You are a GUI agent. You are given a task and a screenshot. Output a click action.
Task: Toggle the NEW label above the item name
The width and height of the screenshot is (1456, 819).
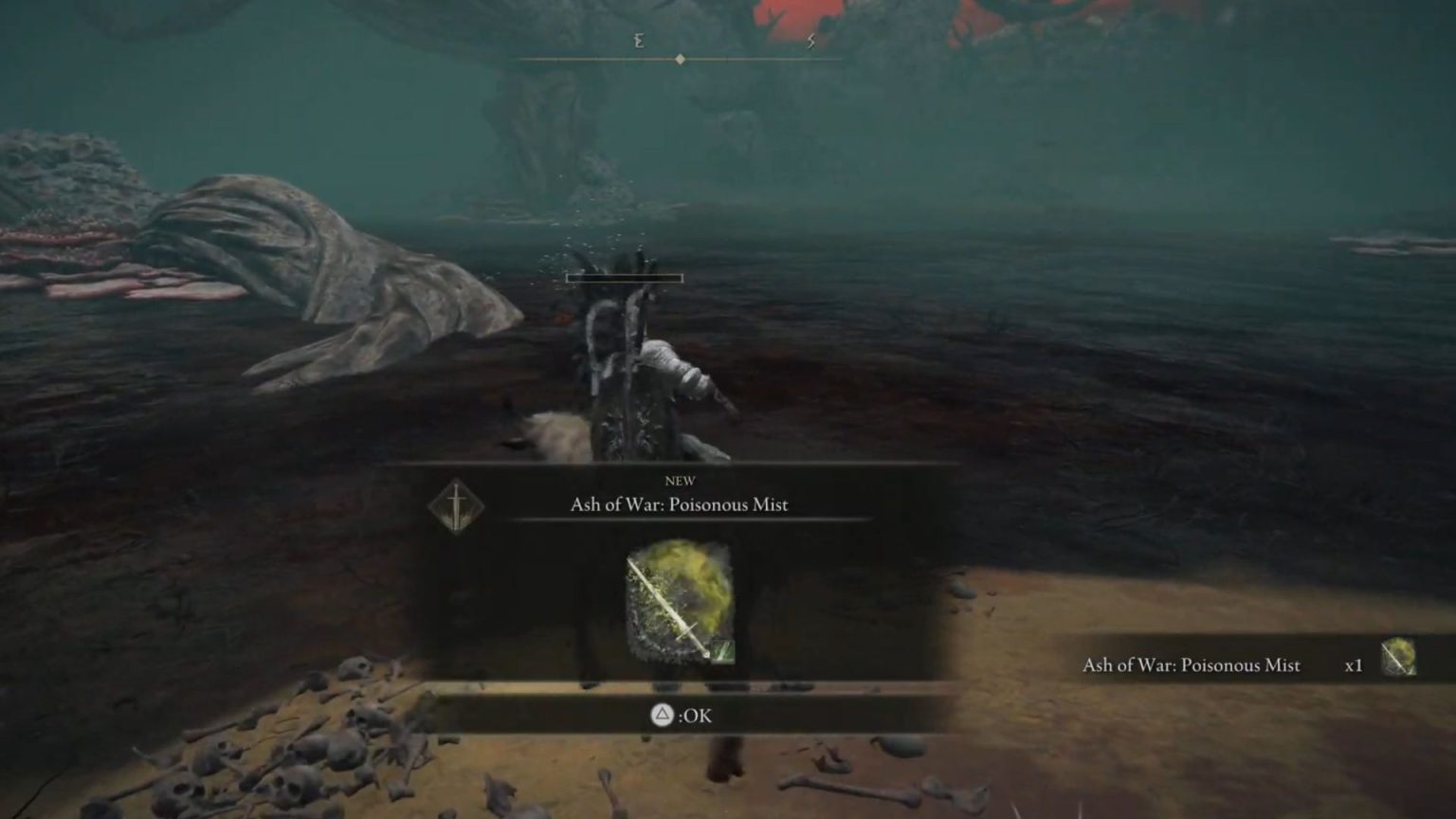[682, 482]
